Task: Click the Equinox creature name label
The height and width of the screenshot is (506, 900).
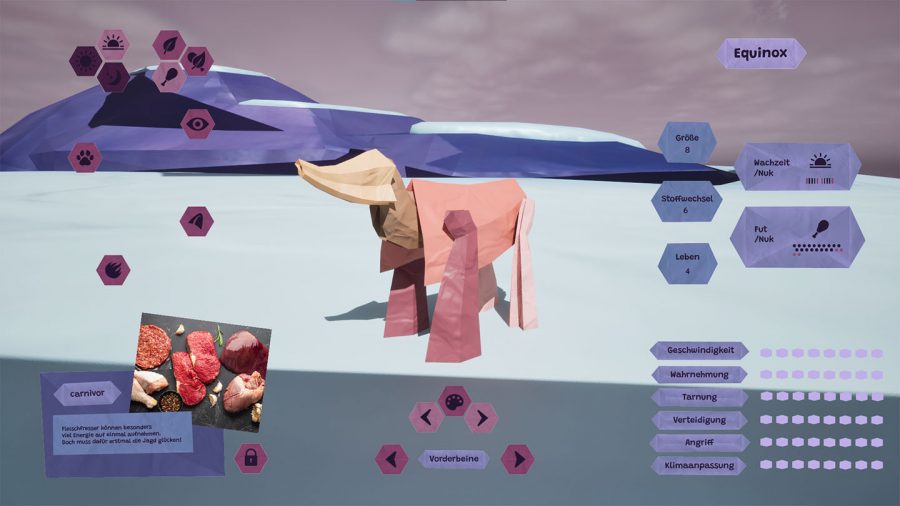Action: 761,53
